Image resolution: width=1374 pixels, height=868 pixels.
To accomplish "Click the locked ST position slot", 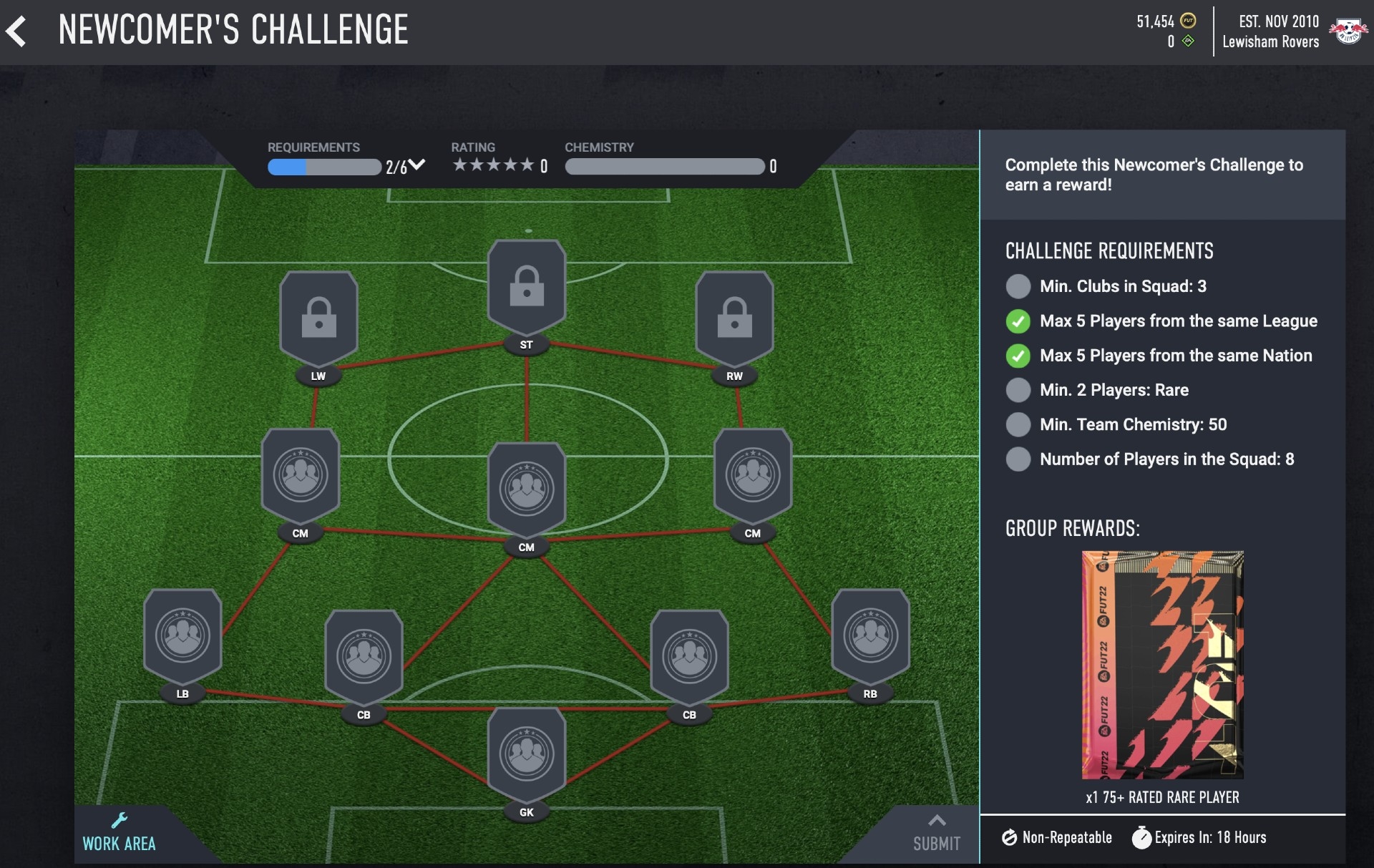I will coord(526,286).
